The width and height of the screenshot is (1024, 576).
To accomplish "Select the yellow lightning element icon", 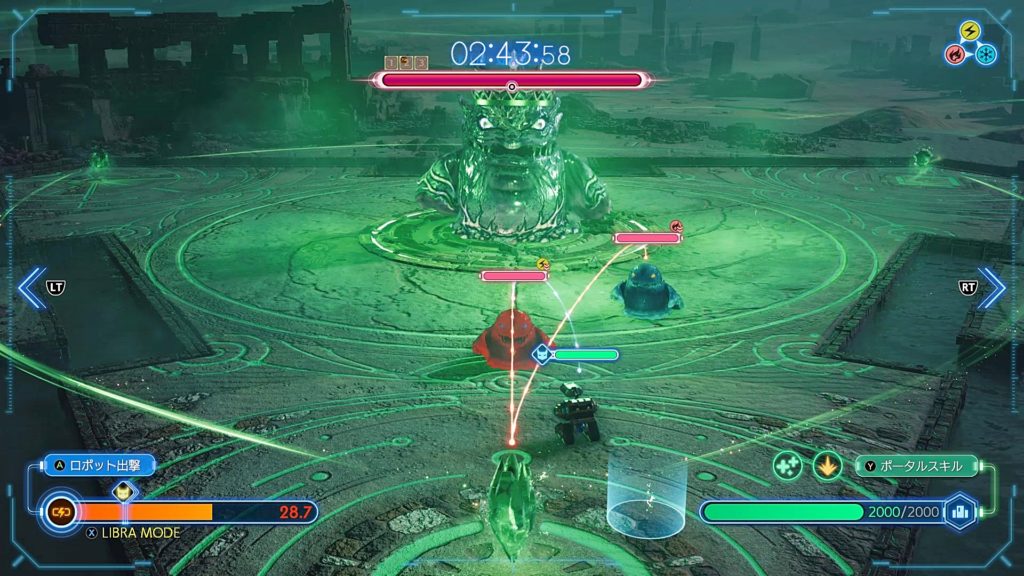I will click(x=970, y=31).
